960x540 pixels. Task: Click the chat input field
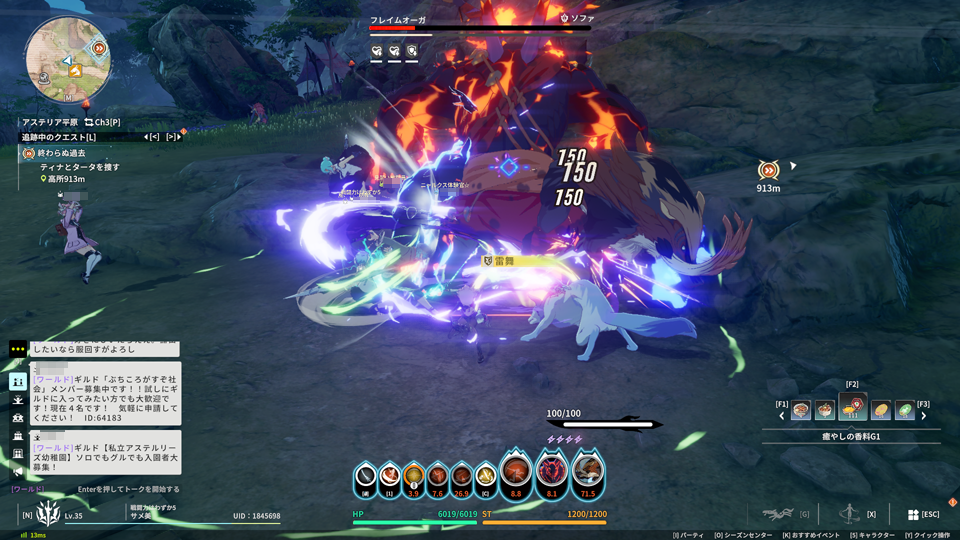tap(128, 489)
